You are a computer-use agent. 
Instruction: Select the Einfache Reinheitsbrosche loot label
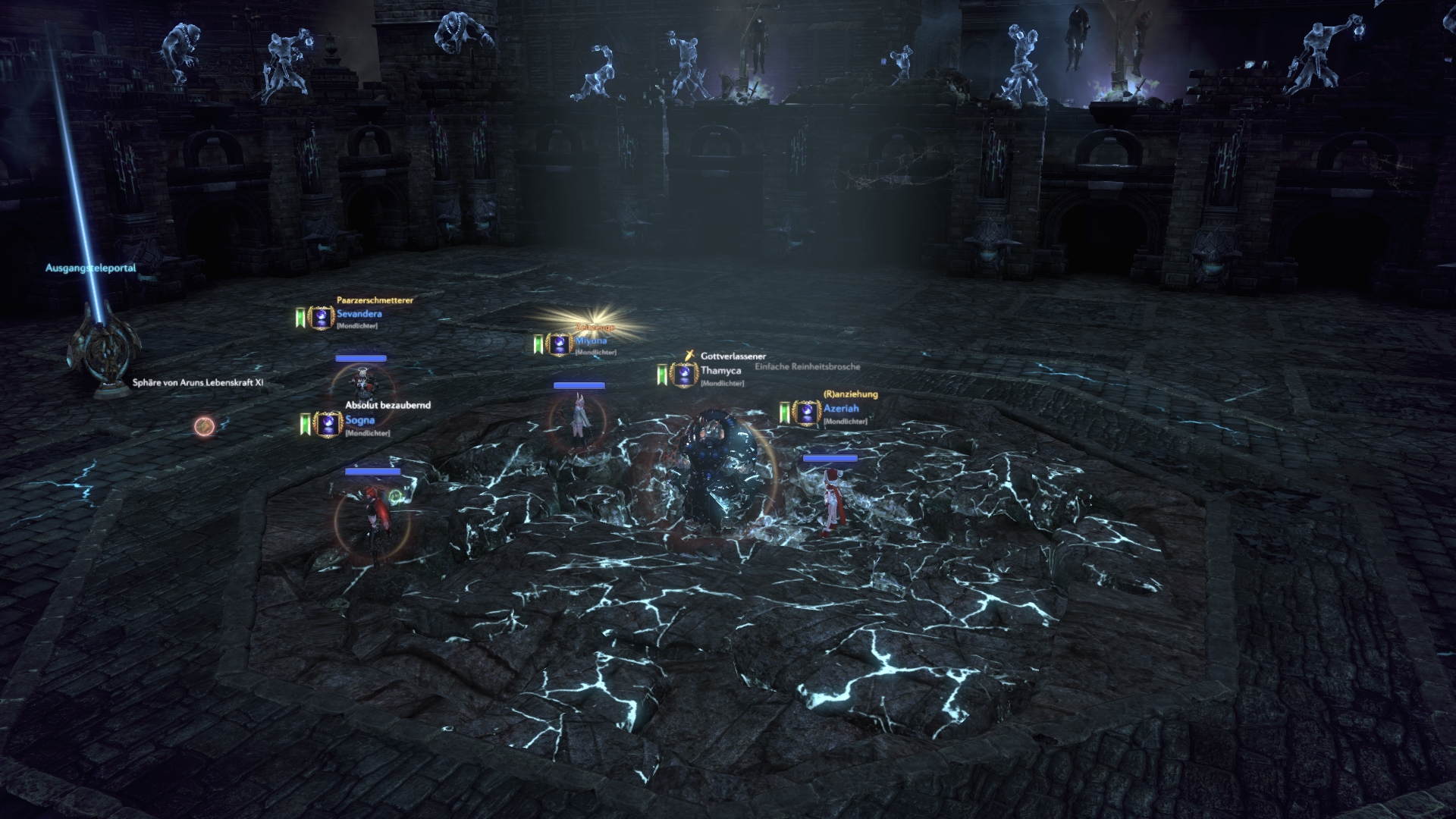tap(808, 366)
